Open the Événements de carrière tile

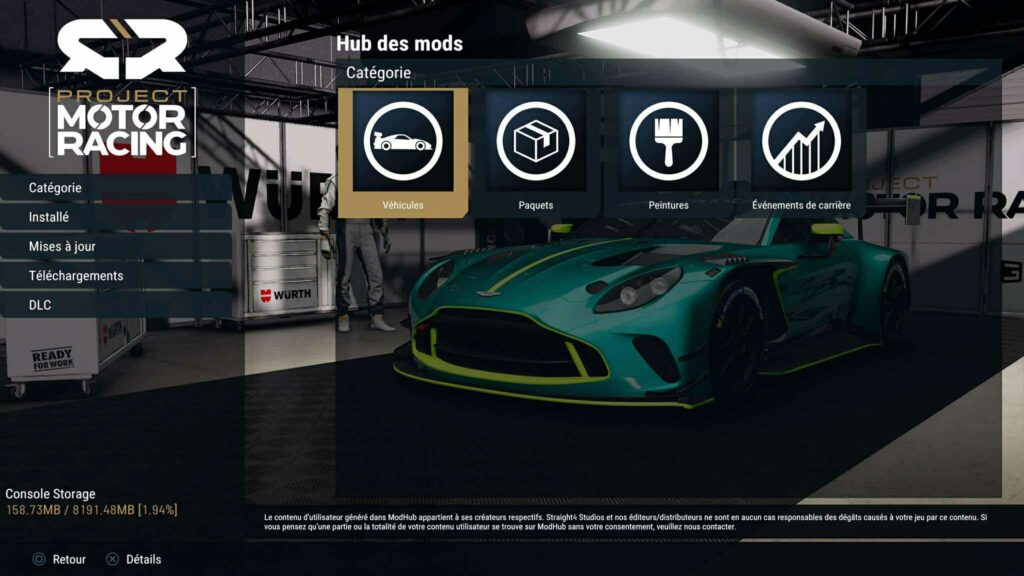tap(801, 152)
